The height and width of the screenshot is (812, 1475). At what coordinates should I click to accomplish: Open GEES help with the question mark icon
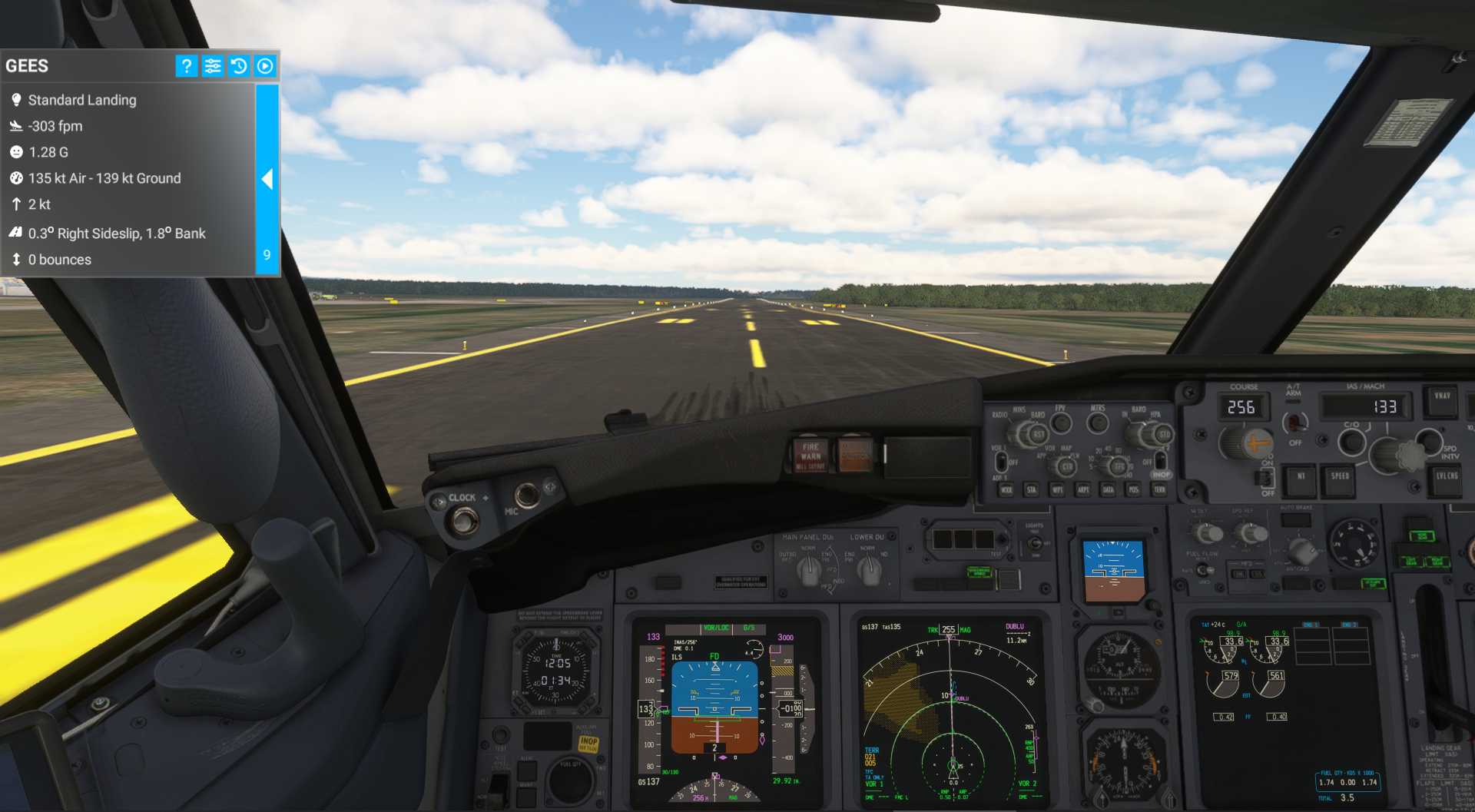(x=186, y=66)
